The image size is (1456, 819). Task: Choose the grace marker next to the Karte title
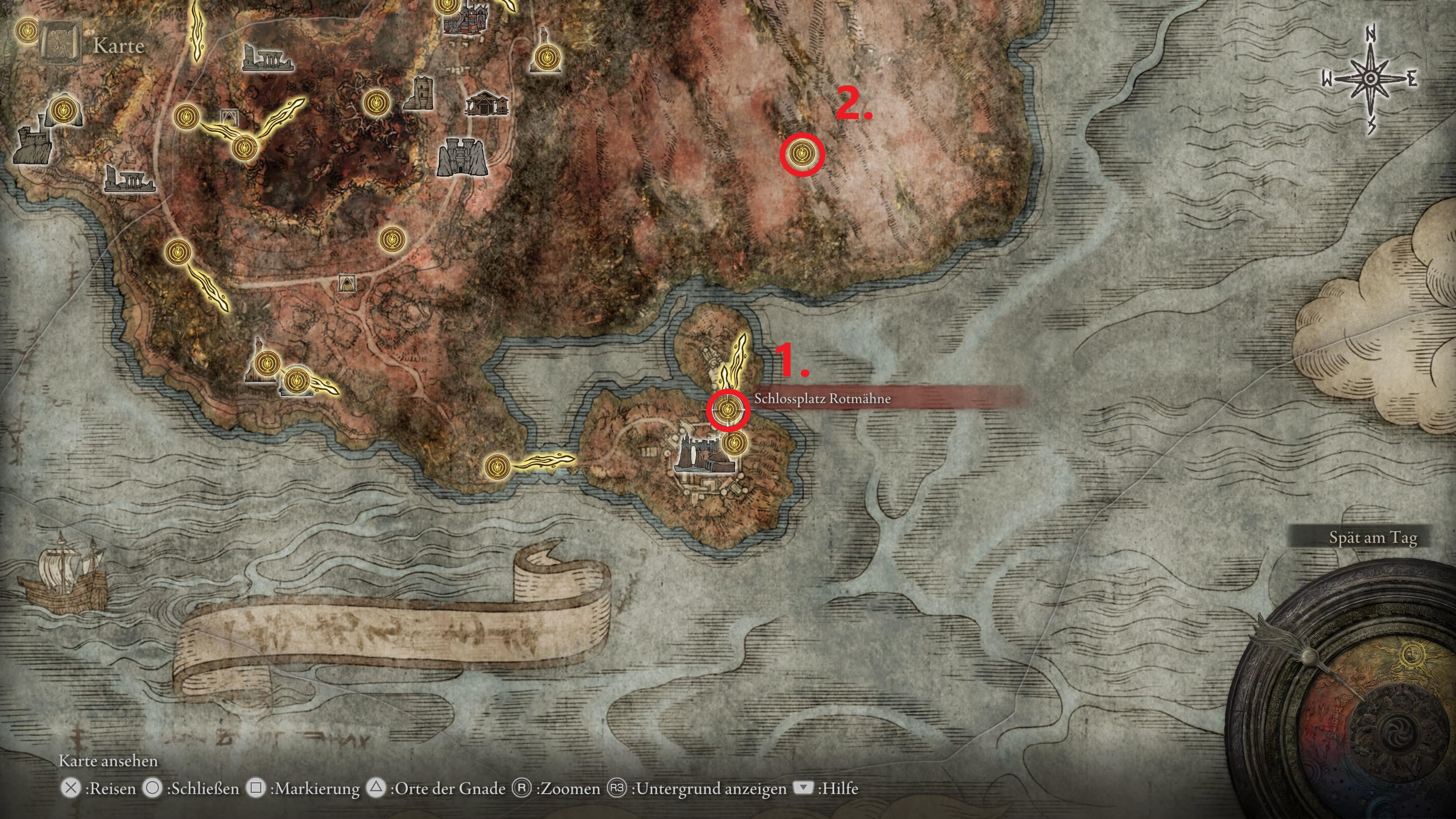pos(27,30)
